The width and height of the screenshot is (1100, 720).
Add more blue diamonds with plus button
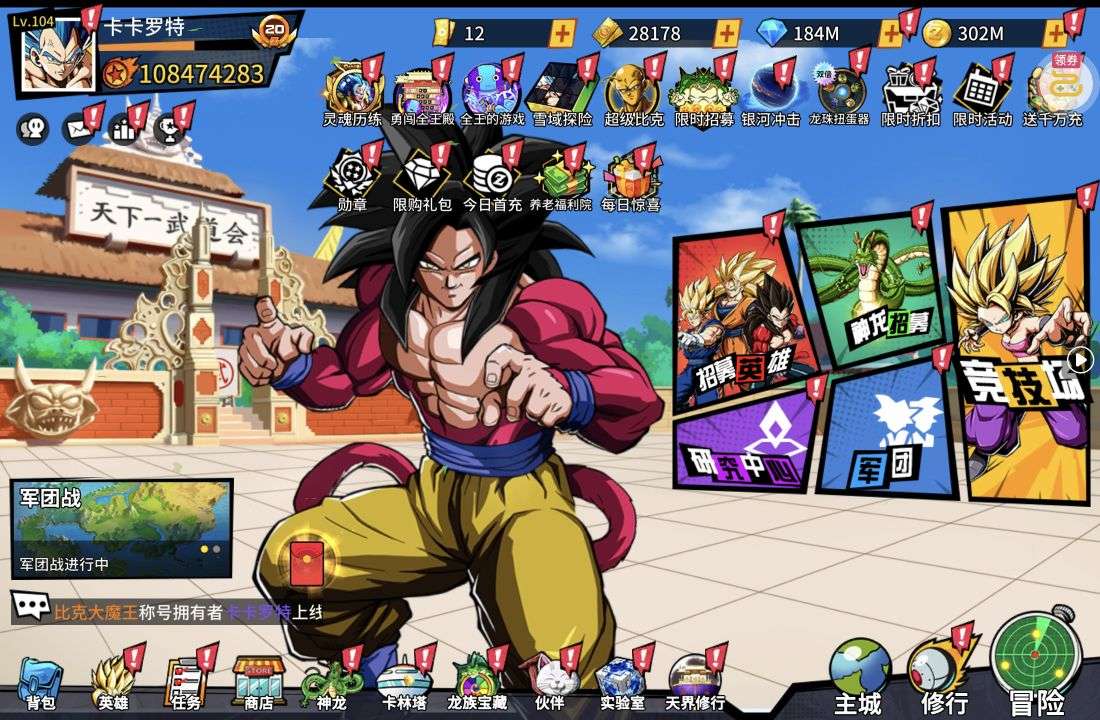889,33
